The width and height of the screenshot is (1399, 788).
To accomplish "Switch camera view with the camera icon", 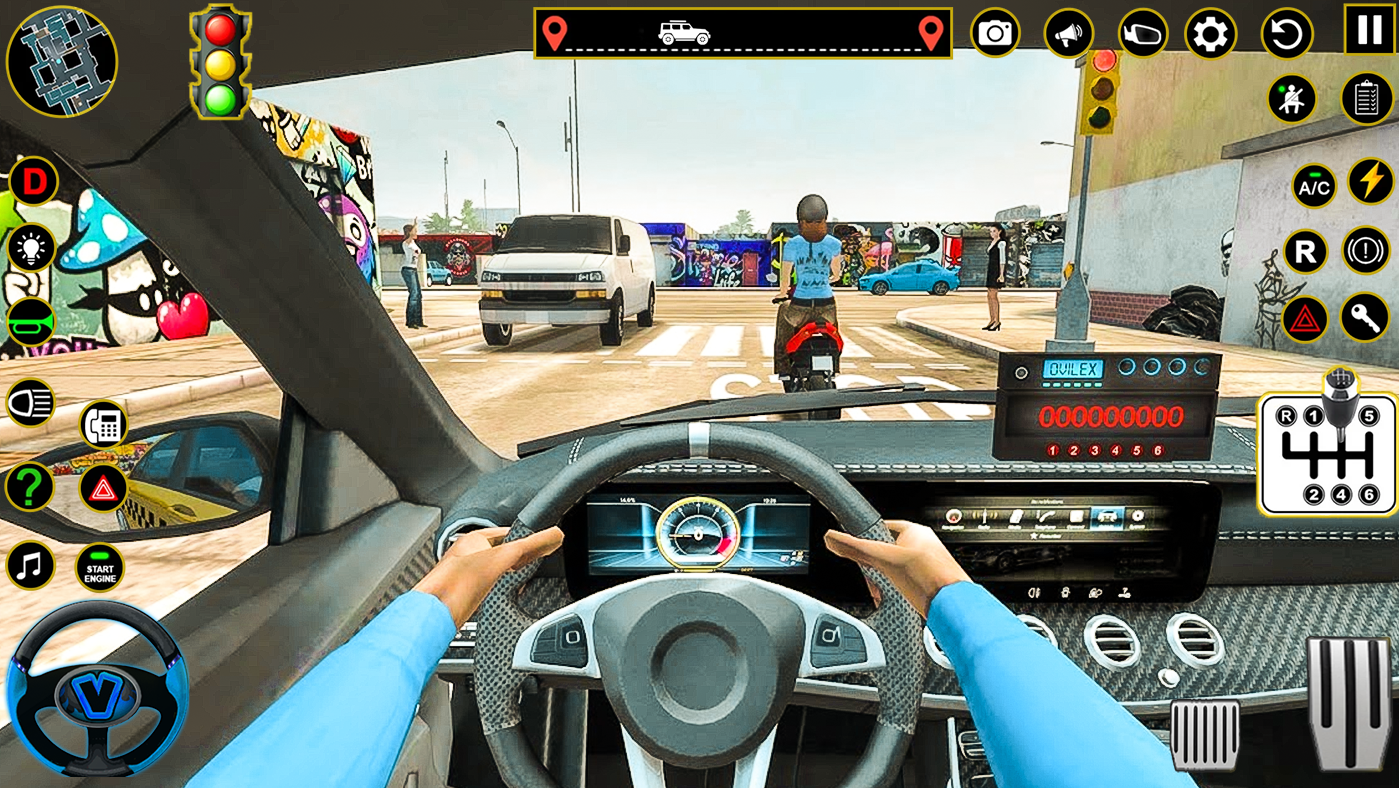I will [995, 34].
